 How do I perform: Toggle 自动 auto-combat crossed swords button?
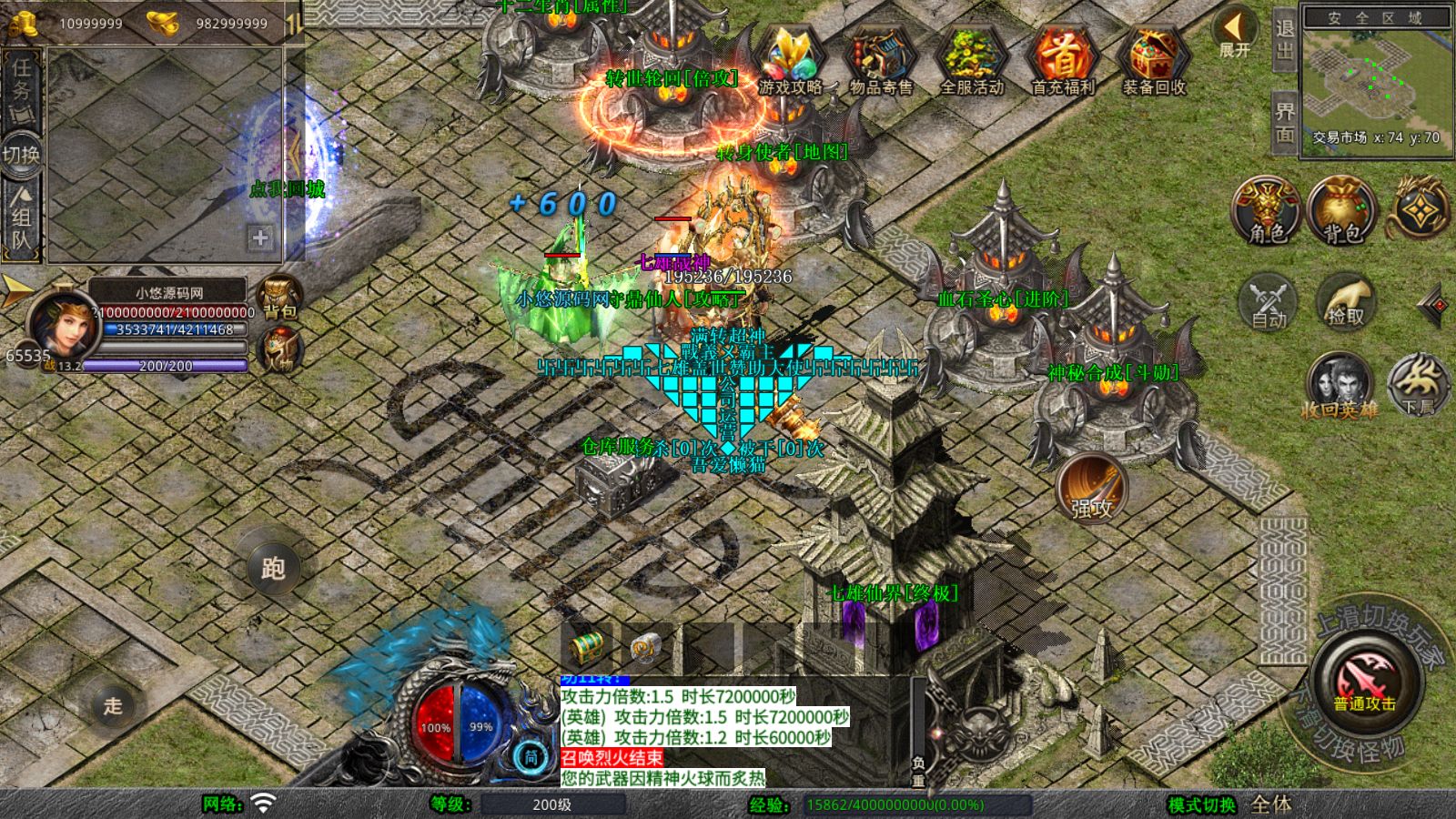[x=1269, y=300]
